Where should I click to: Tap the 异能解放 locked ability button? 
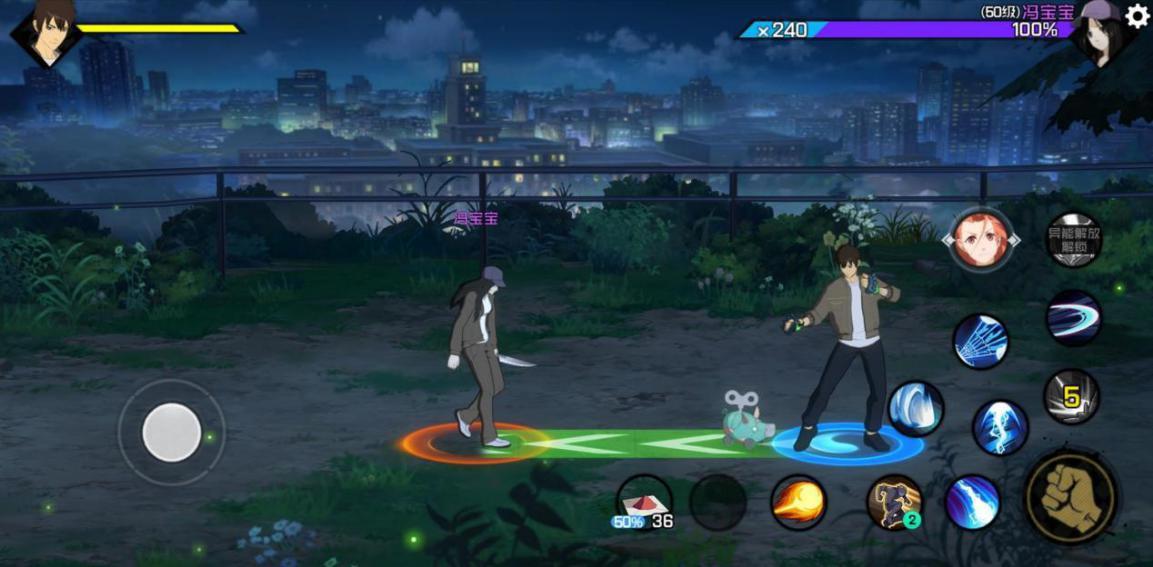pyautogui.click(x=1073, y=240)
